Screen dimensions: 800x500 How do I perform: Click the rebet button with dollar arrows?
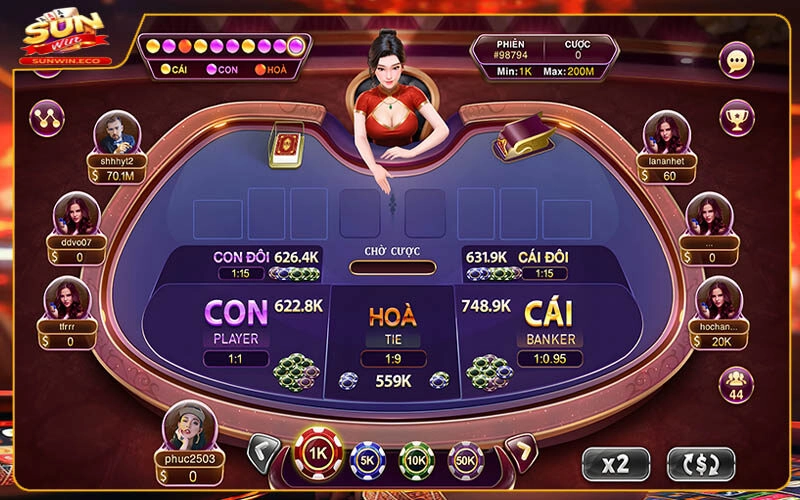(x=700, y=464)
